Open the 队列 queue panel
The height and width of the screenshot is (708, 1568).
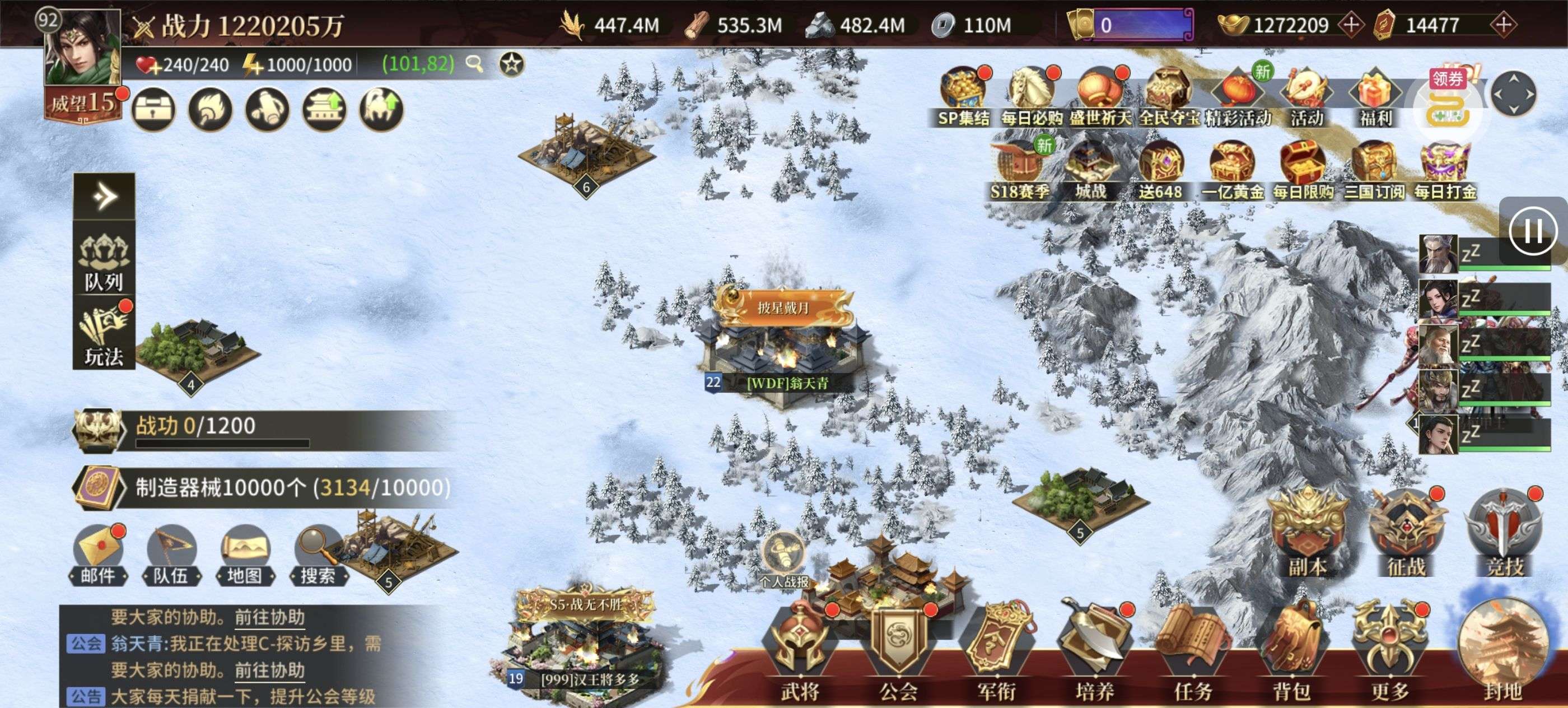click(x=104, y=262)
